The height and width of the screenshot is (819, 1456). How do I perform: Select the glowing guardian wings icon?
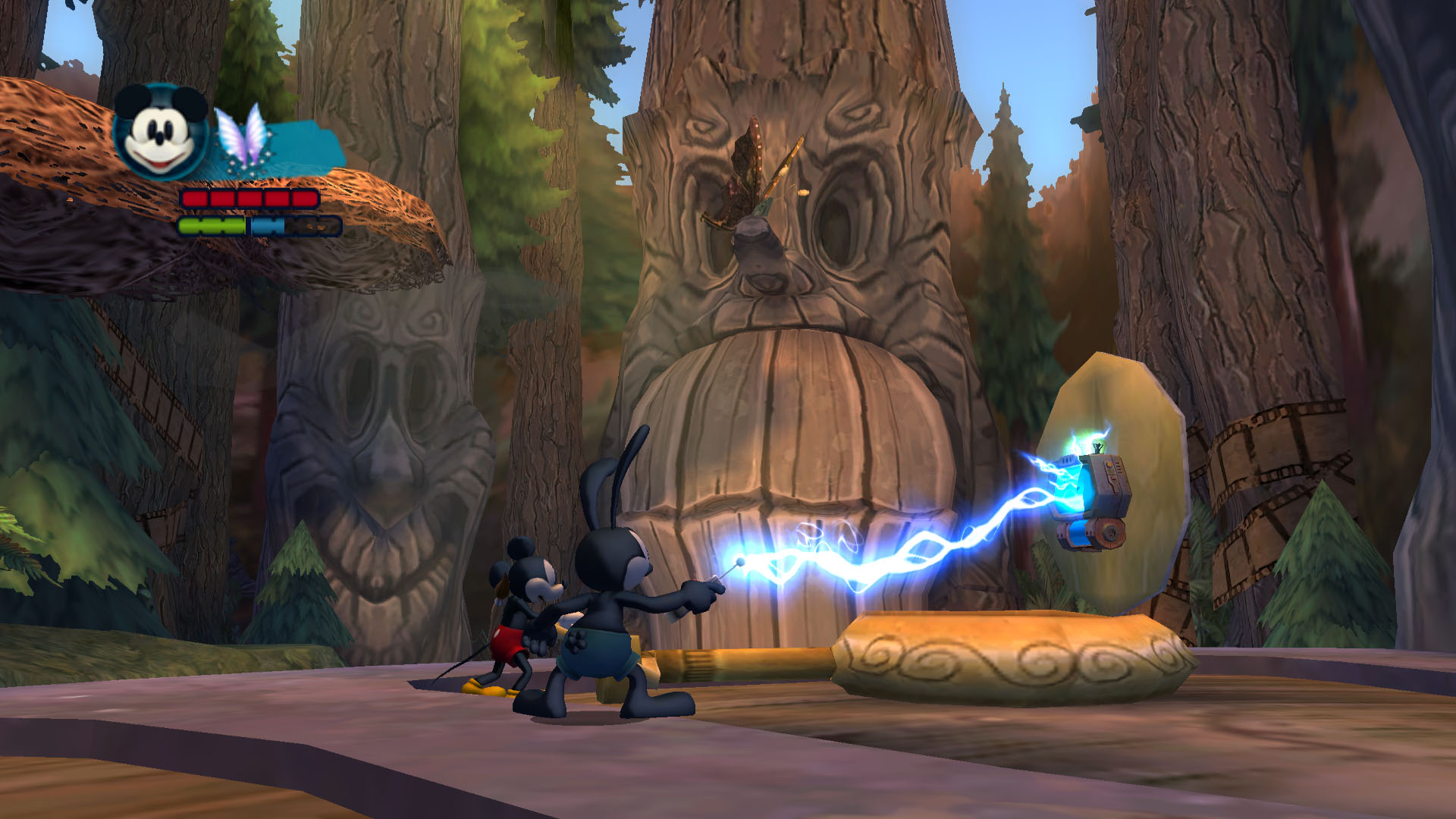(x=243, y=136)
